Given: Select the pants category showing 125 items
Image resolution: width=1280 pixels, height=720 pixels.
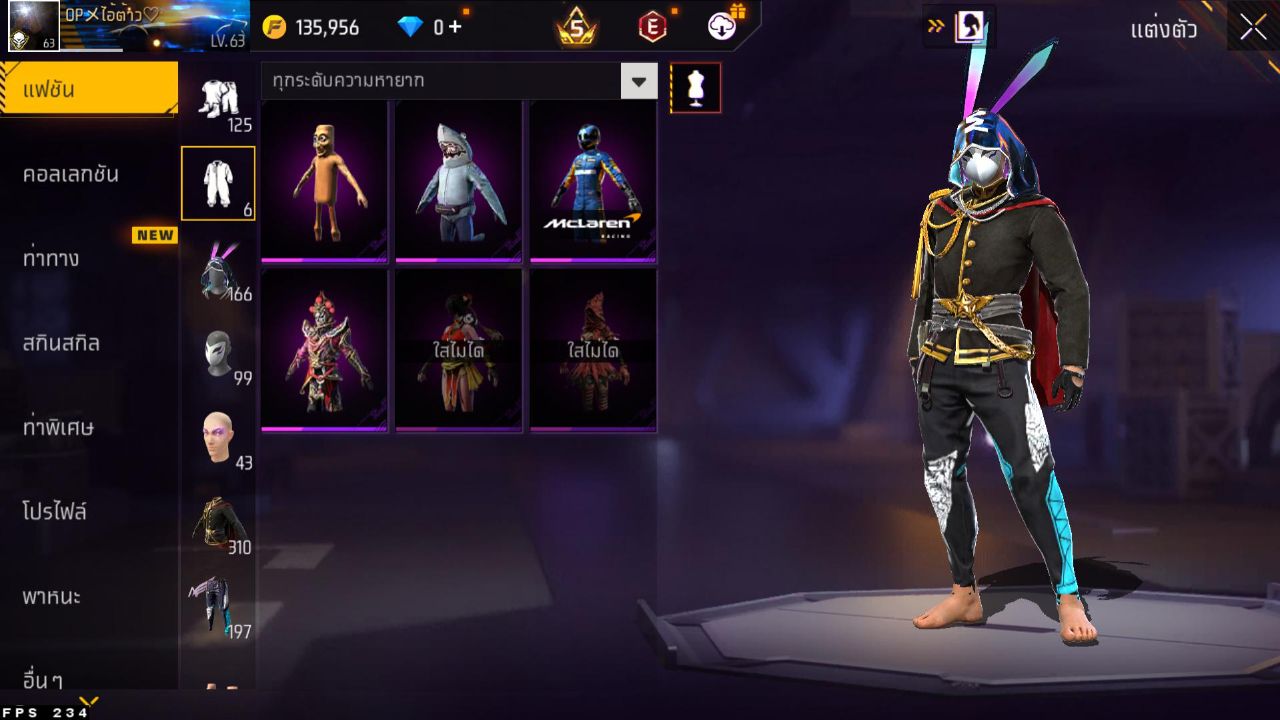Looking at the screenshot, I should (x=220, y=95).
